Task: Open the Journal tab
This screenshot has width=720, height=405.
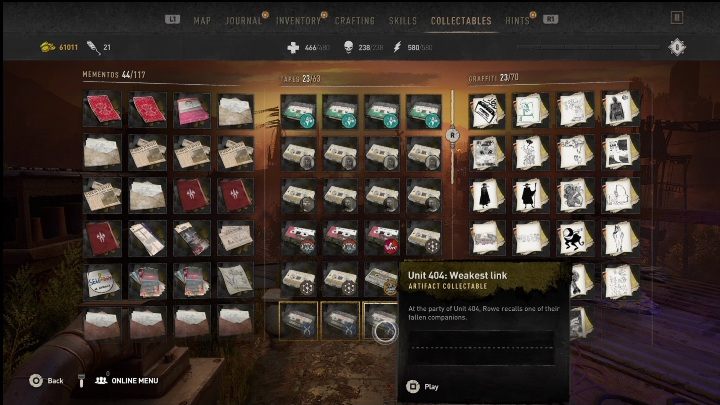Action: click(243, 20)
